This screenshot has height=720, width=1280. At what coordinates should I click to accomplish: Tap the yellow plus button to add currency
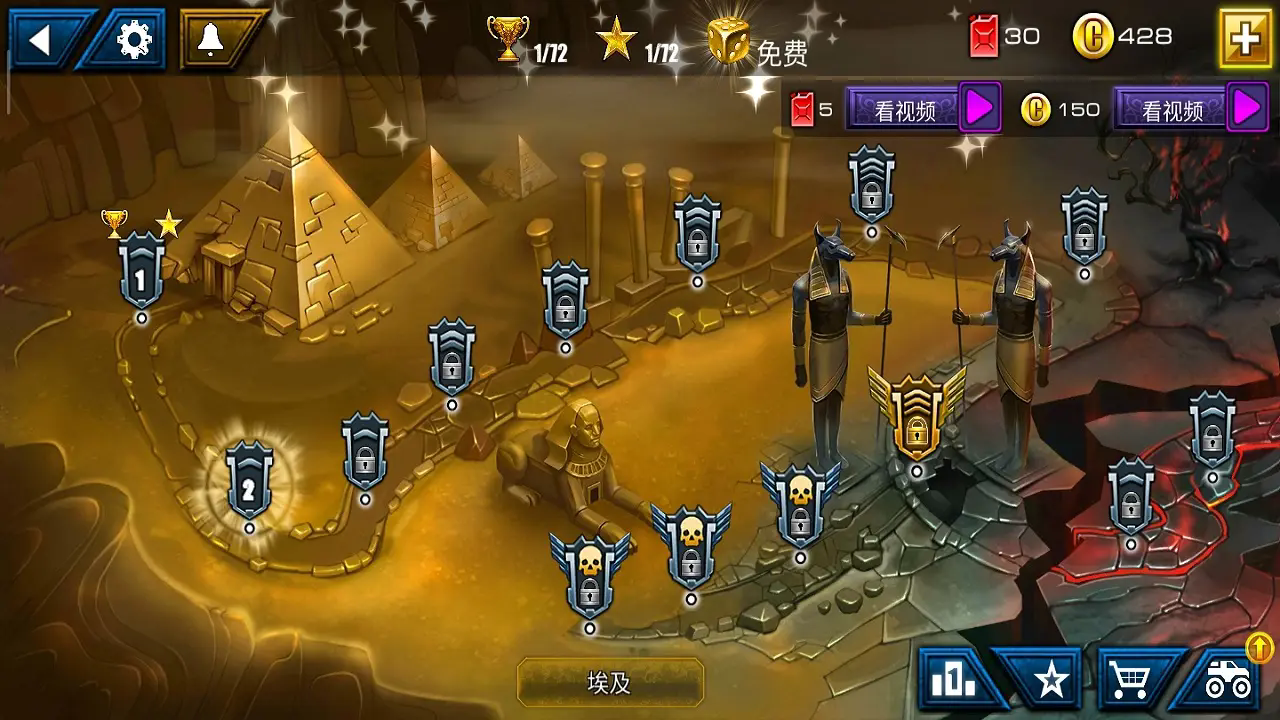pos(1245,38)
